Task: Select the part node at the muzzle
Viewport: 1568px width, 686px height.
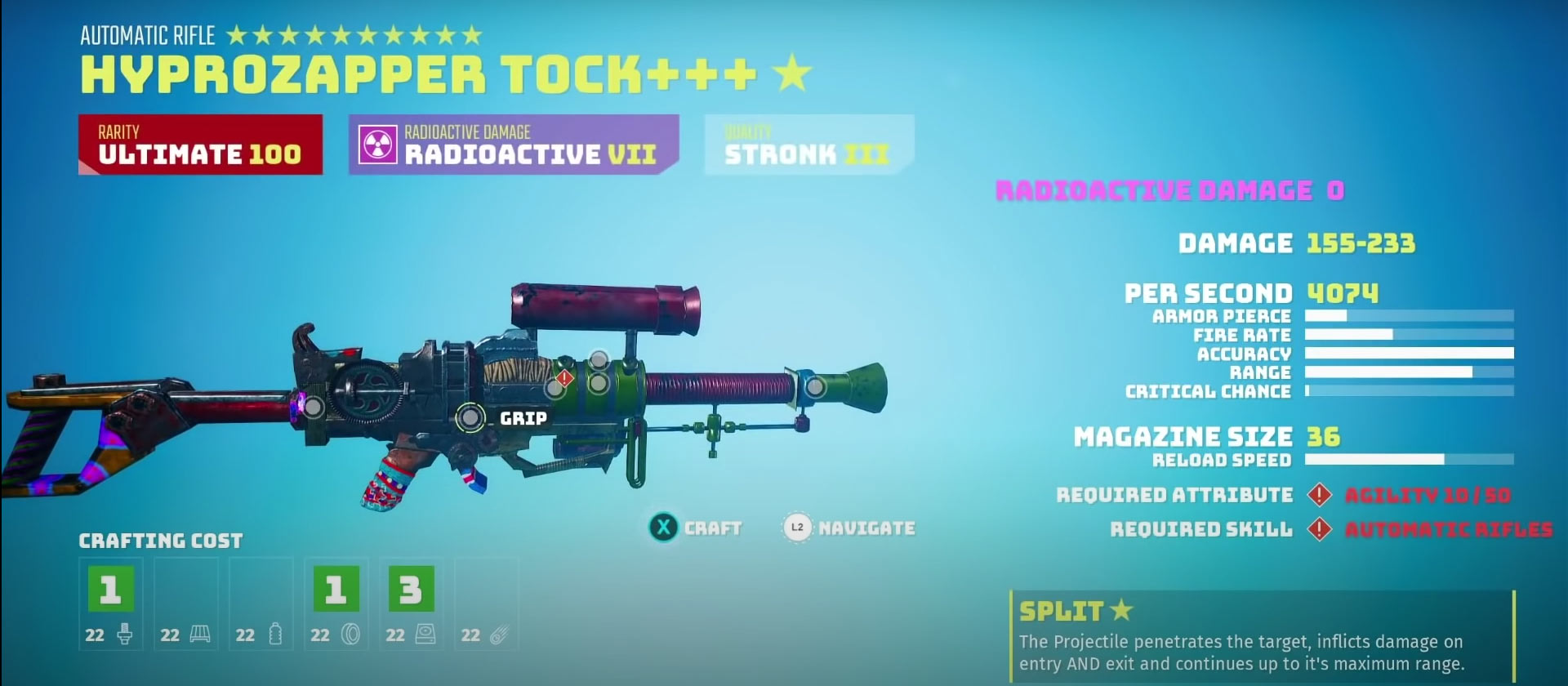Action: point(814,387)
